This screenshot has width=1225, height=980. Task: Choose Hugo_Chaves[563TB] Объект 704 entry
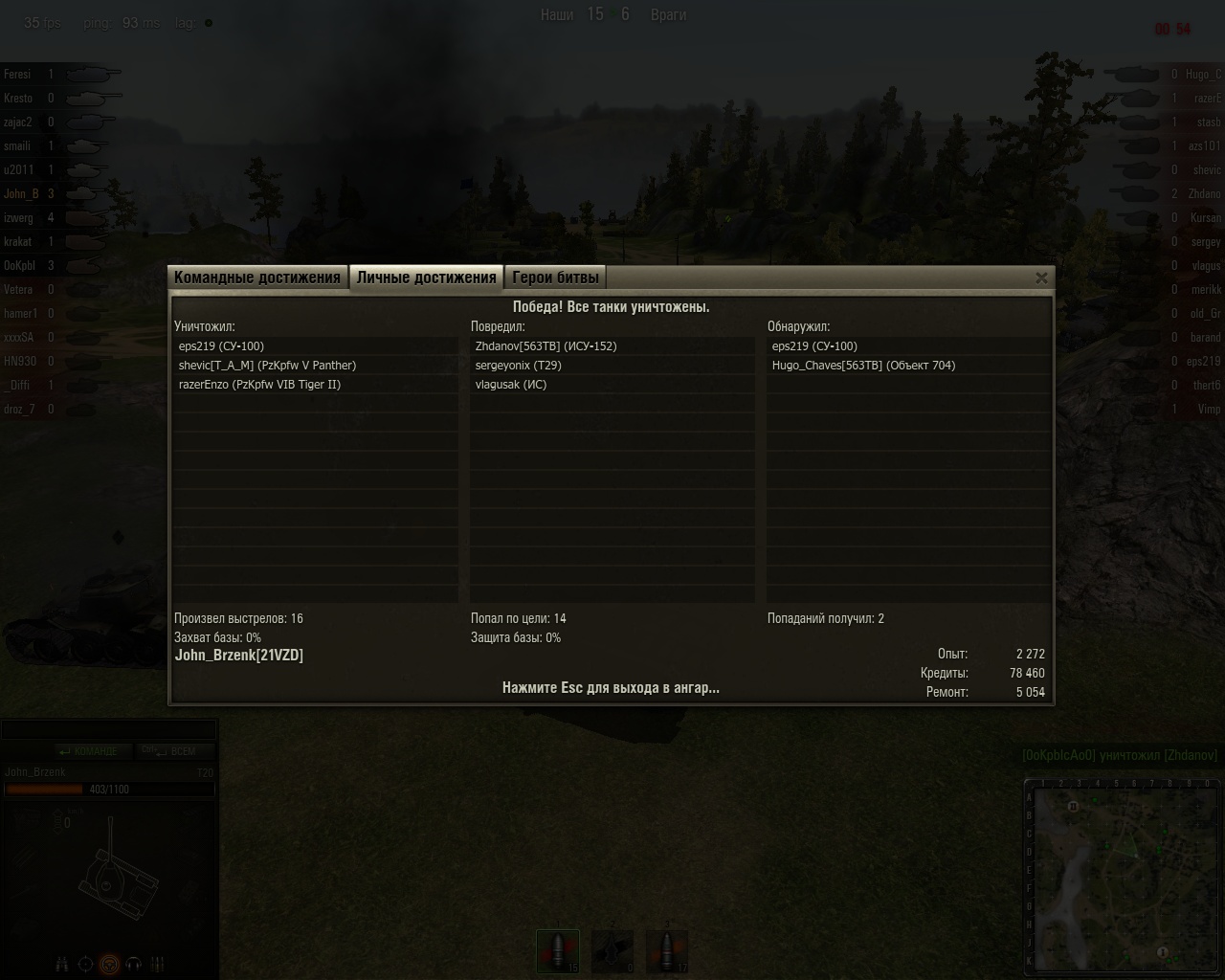coord(863,366)
